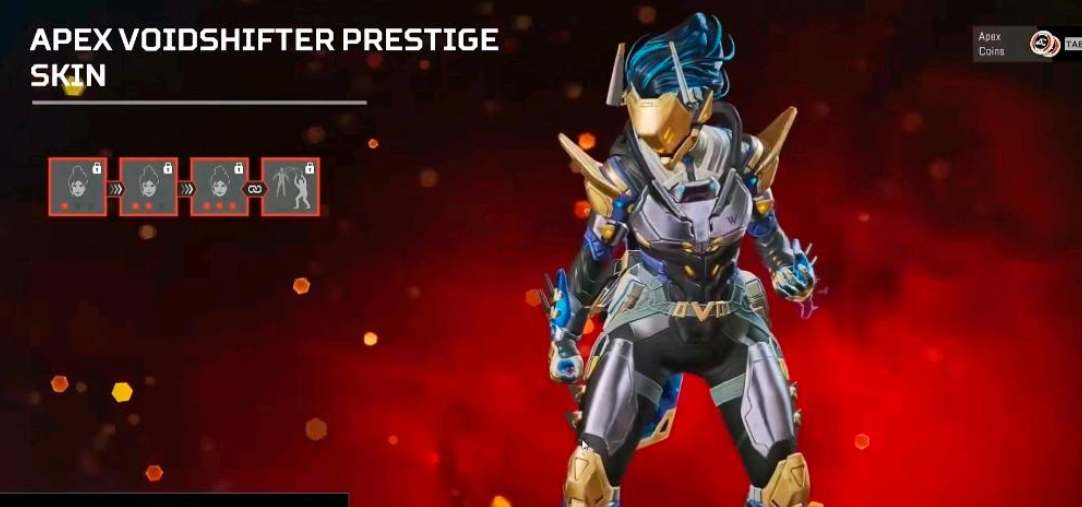The image size is (1082, 507).
Task: Select the three-dot tier skin tile
Action: coord(219,186)
